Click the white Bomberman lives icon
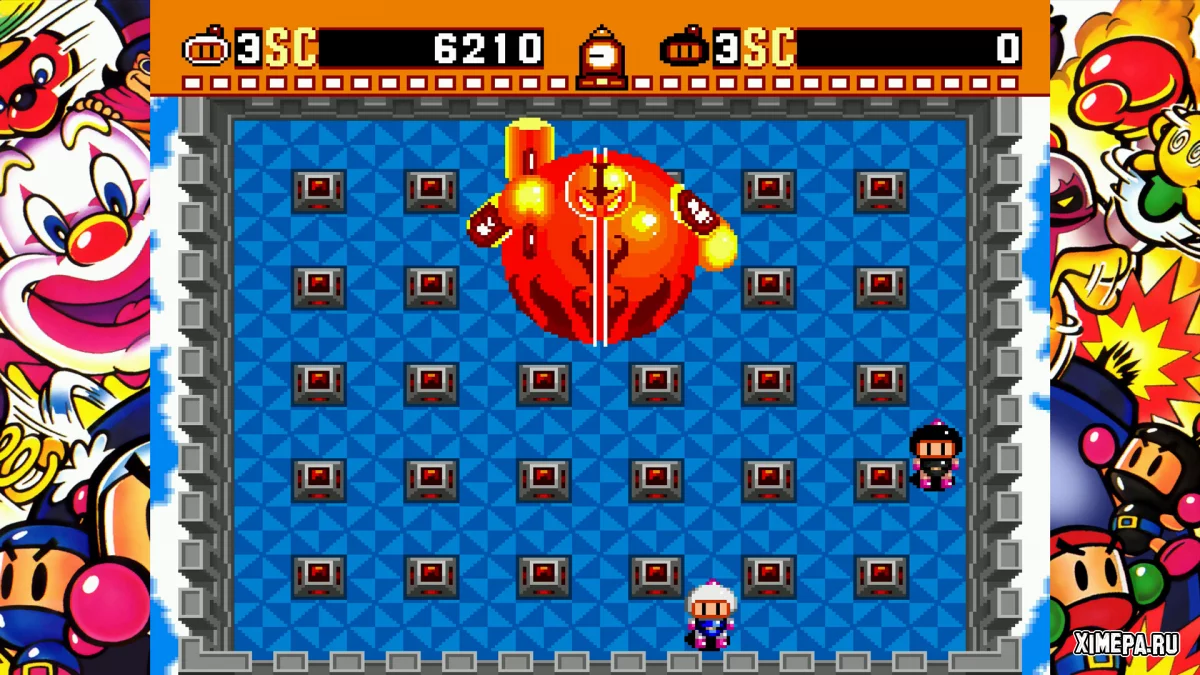Image resolution: width=1200 pixels, height=675 pixels. click(206, 49)
